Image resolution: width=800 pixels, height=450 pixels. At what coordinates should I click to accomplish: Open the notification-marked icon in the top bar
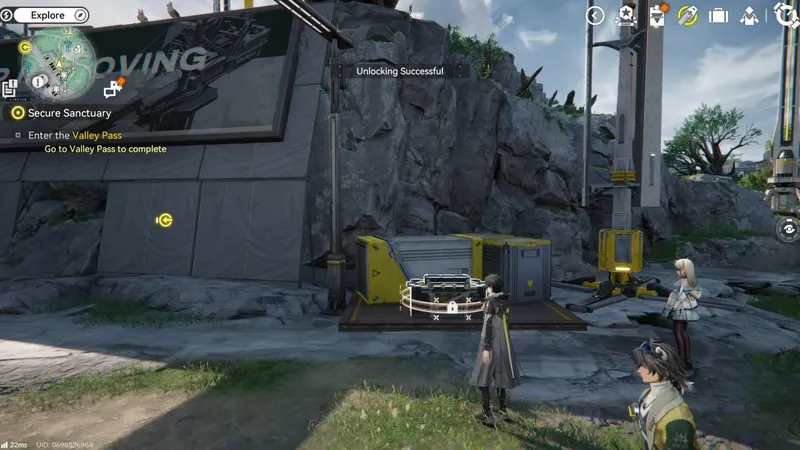tap(657, 15)
